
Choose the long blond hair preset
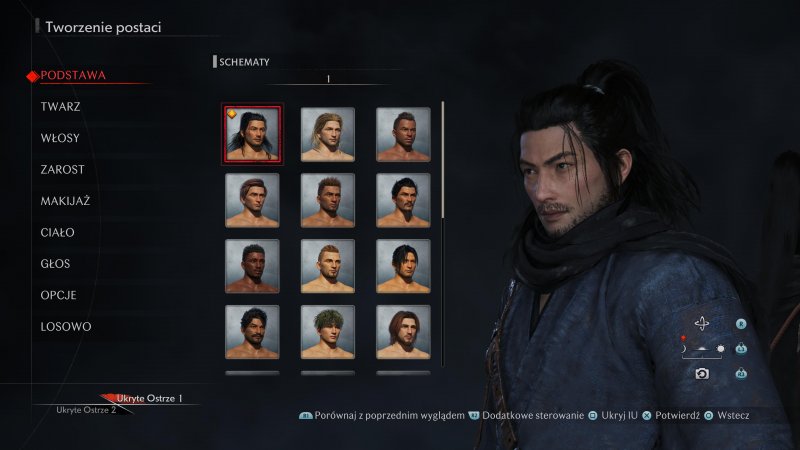(328, 134)
